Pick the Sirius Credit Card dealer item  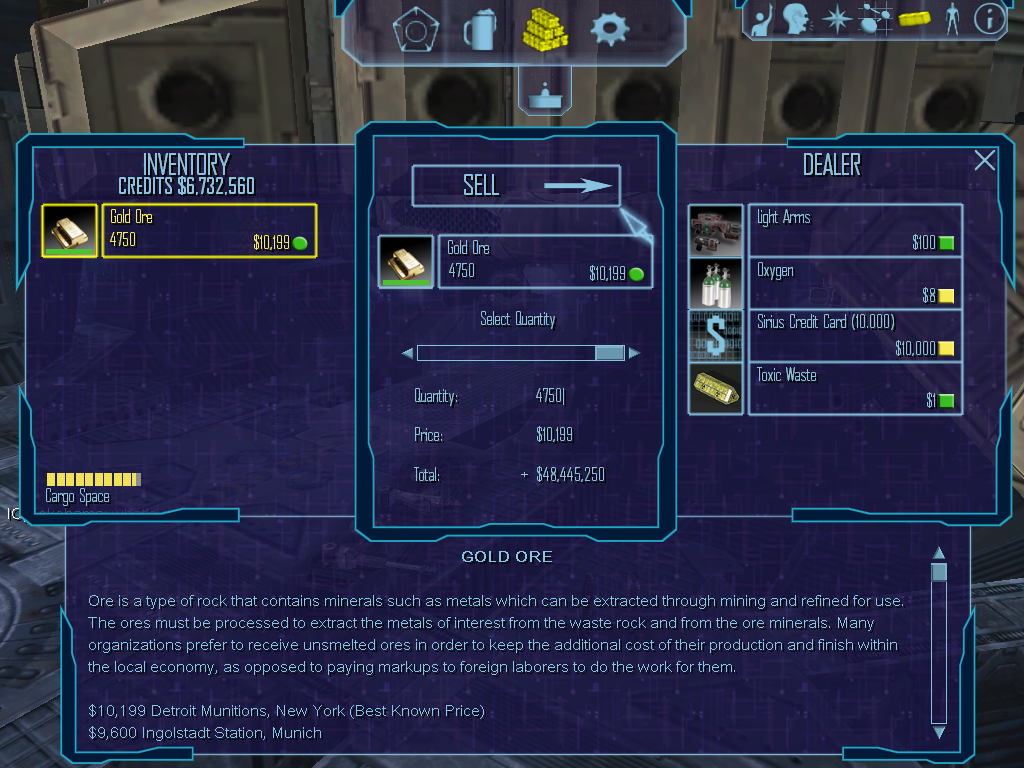[x=855, y=335]
